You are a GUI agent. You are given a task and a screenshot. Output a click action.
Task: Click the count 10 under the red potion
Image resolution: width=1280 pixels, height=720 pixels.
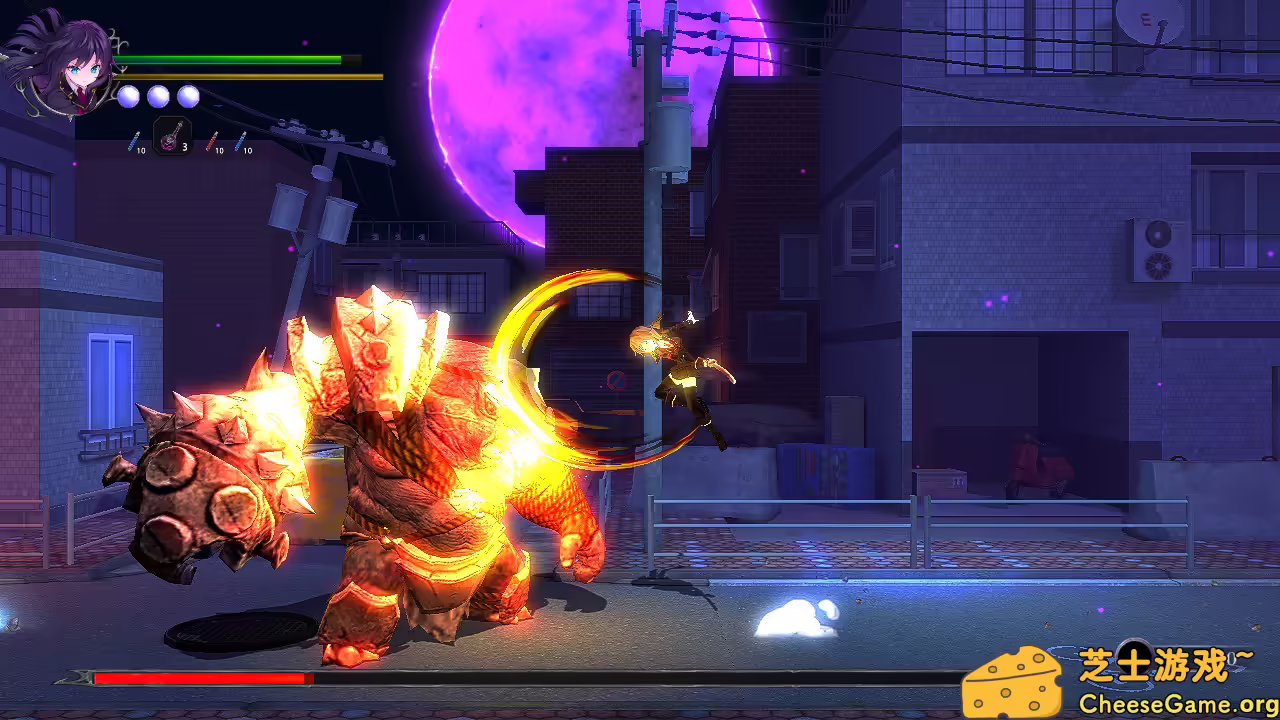tap(219, 151)
